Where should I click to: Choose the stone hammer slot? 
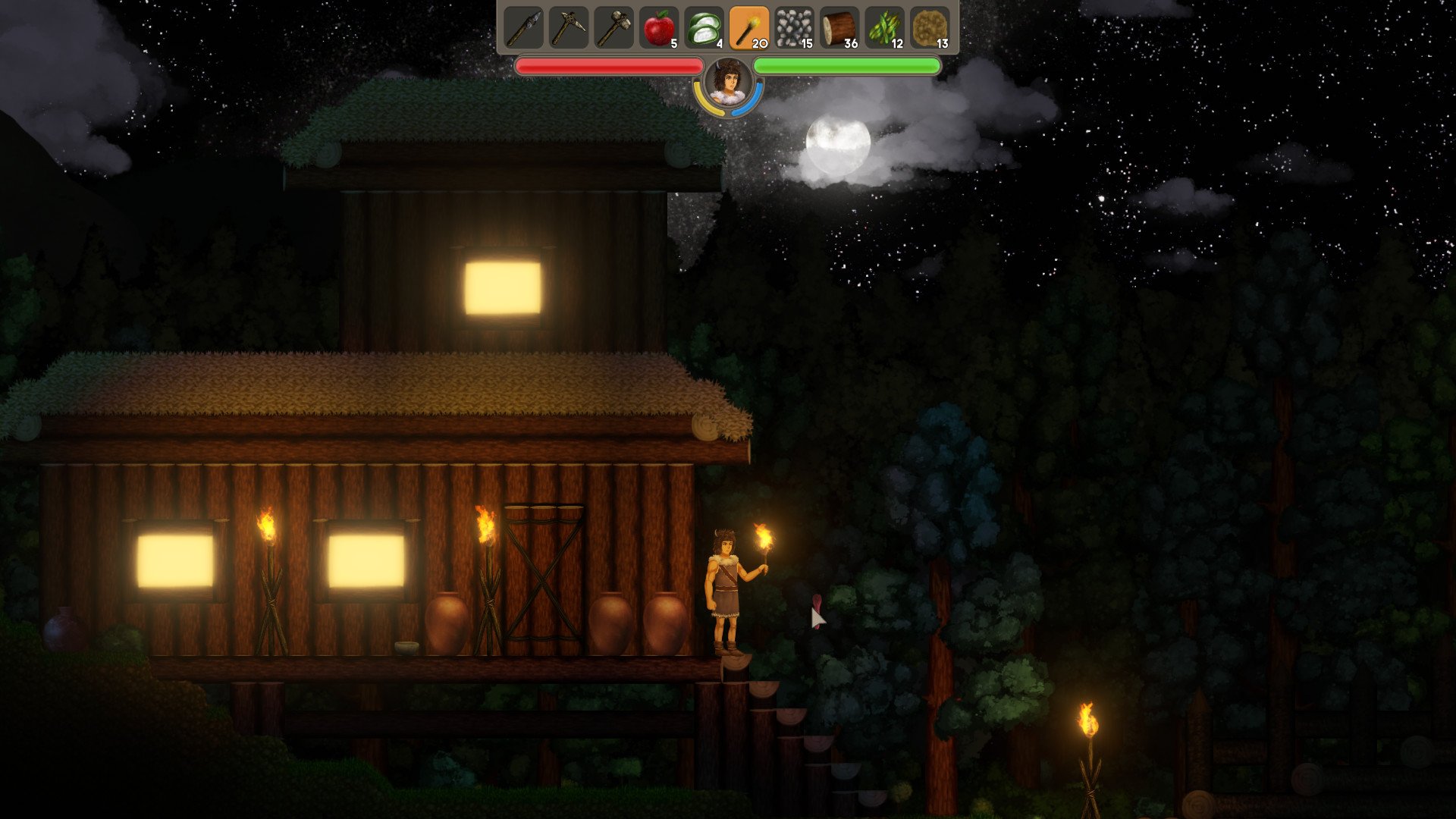[613, 28]
